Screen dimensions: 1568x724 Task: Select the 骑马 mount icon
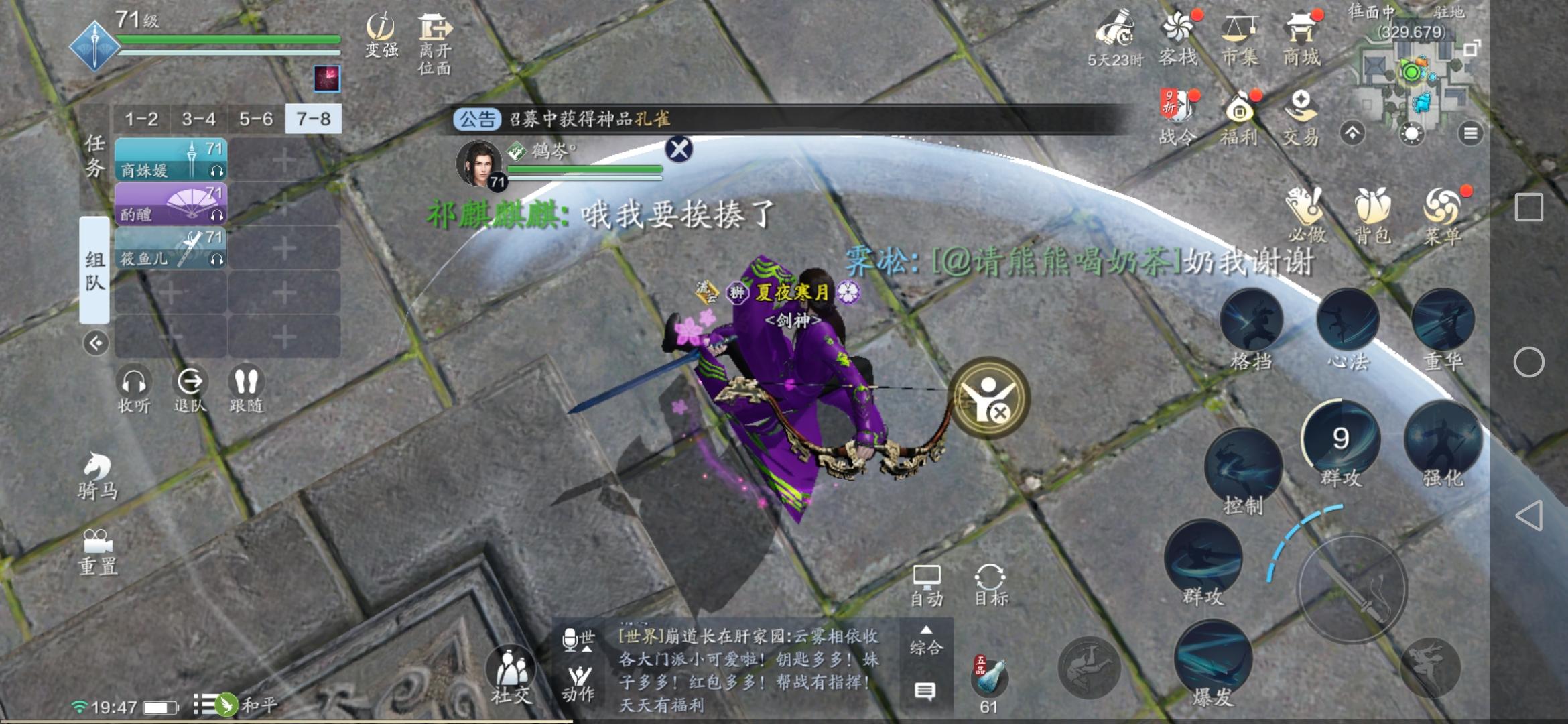95,469
